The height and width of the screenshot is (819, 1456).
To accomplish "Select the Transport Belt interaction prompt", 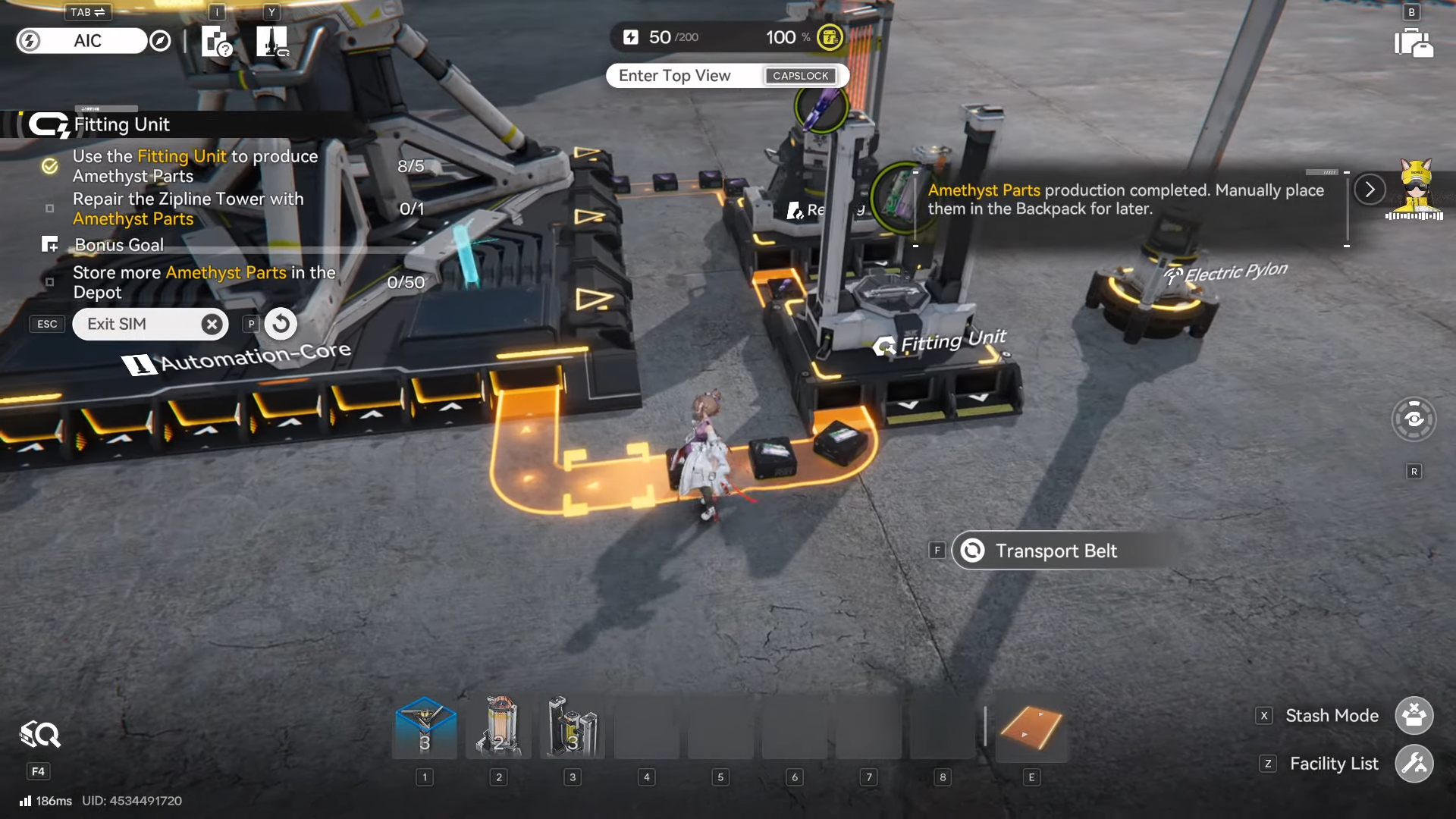I will [x=1055, y=551].
